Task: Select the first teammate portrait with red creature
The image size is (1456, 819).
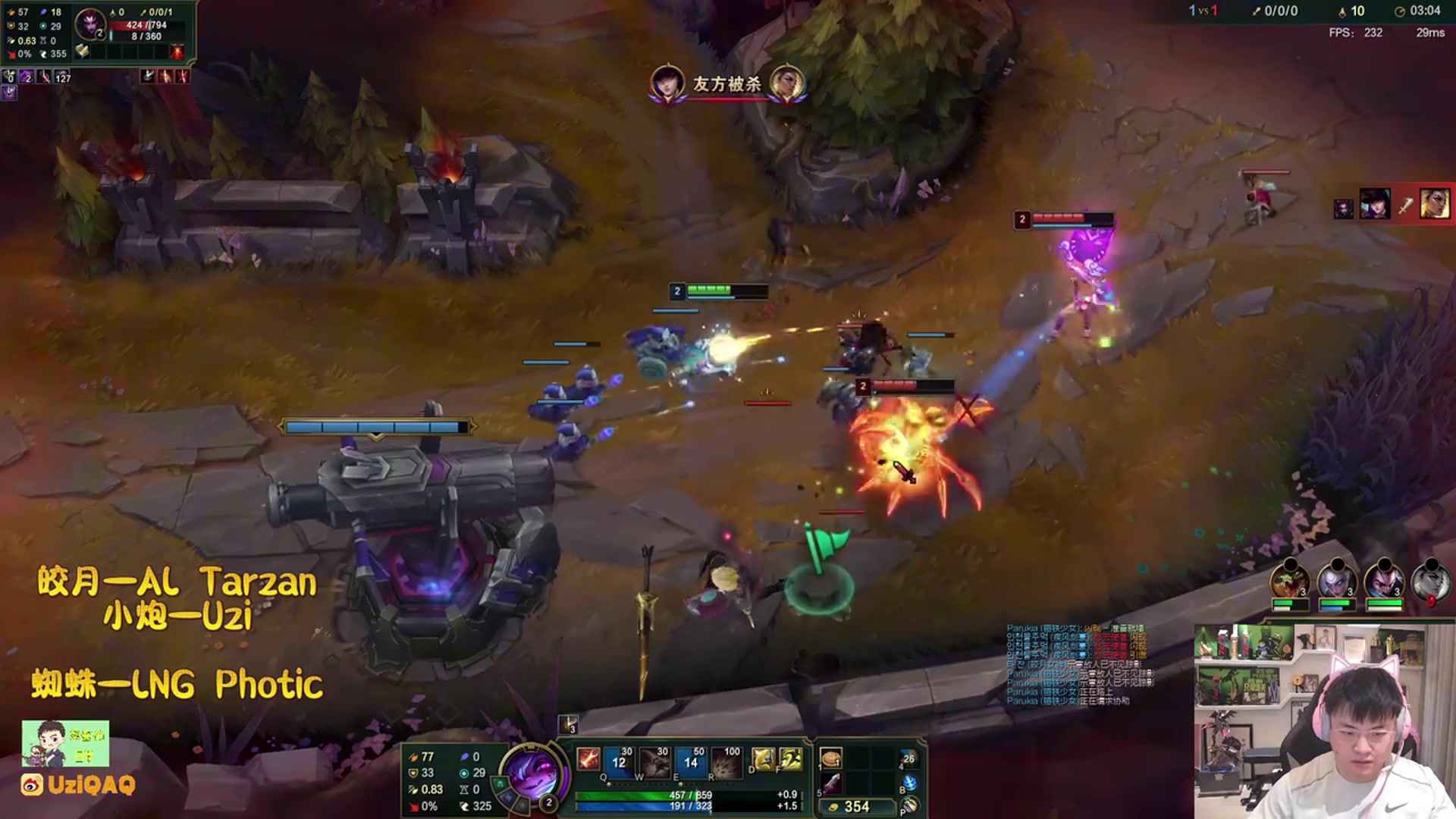Action: coord(1289,582)
